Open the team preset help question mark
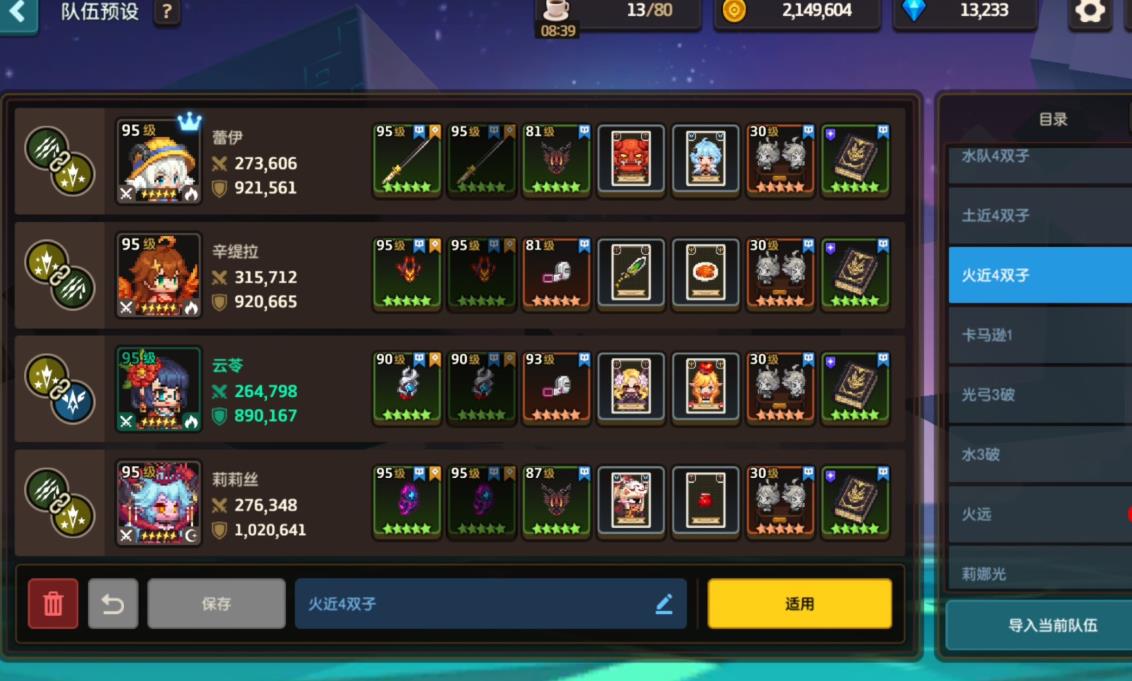Viewport: 1132px width, 681px height. point(166,13)
